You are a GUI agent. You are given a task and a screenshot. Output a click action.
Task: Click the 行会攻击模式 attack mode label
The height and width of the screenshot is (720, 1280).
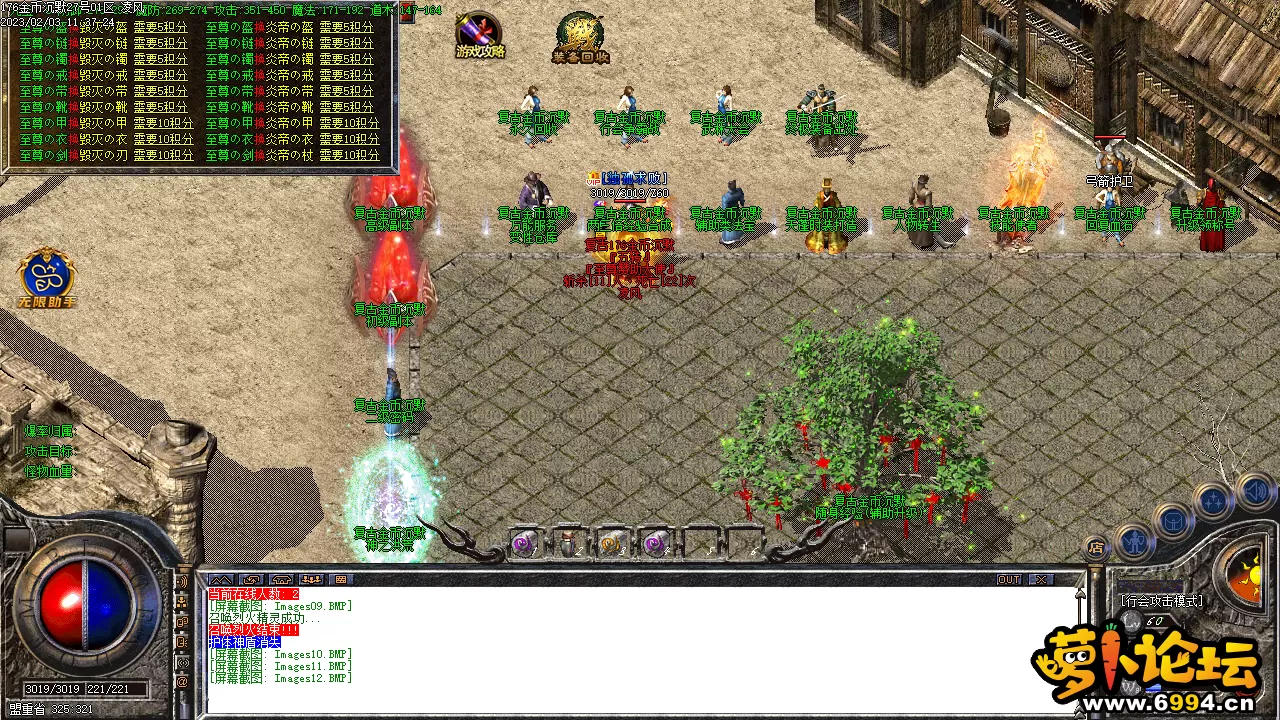click(1162, 601)
